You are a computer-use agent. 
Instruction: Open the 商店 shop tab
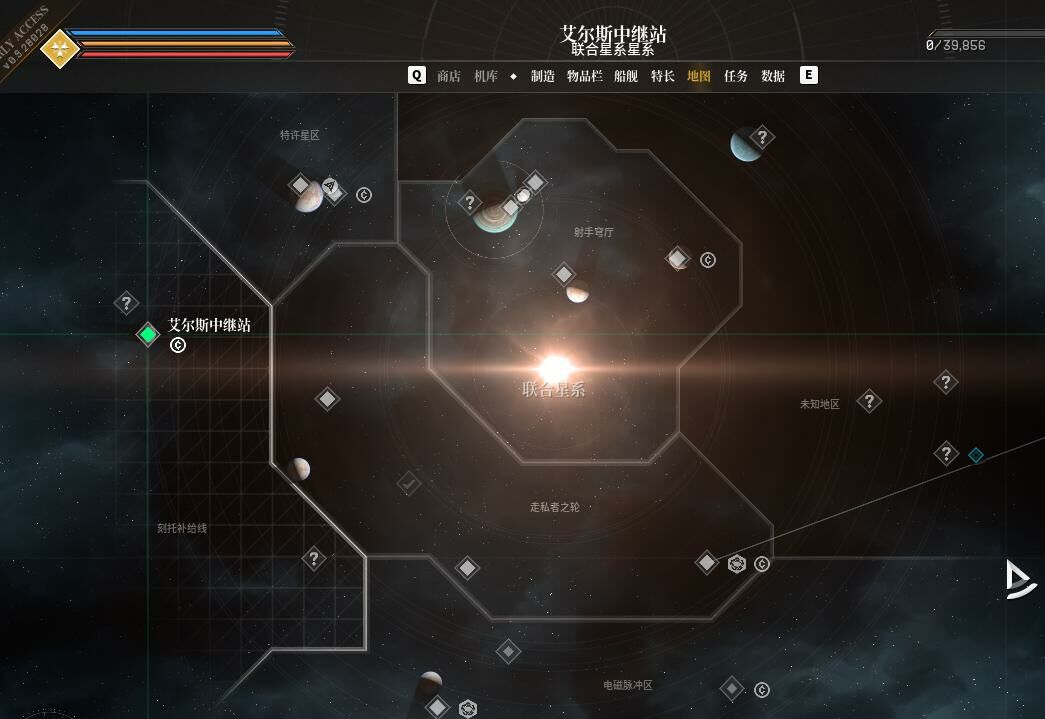pos(449,76)
